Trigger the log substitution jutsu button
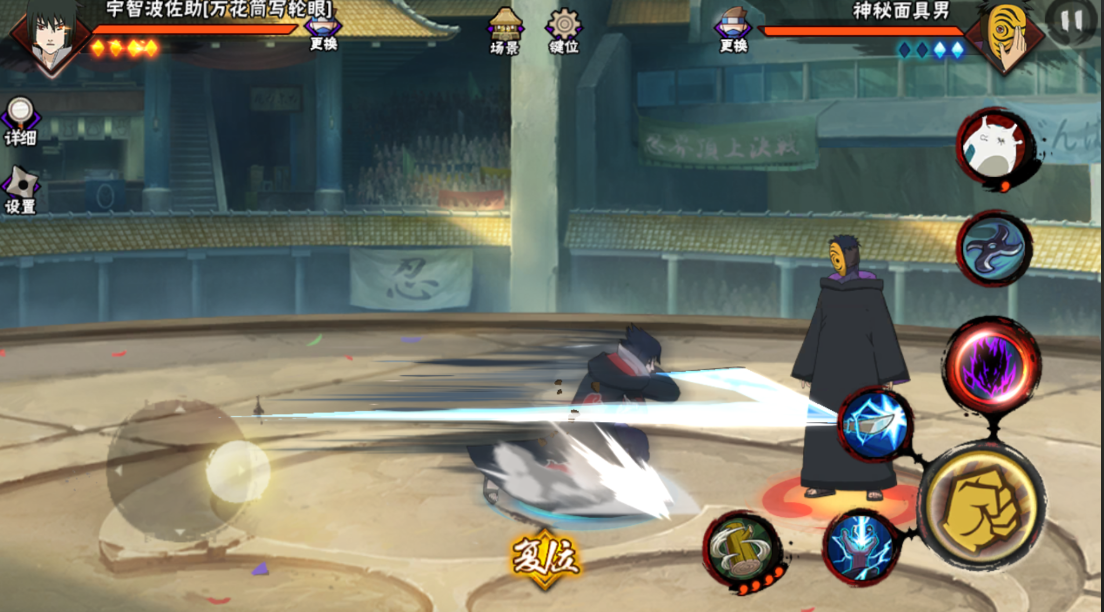Image resolution: width=1104 pixels, height=612 pixels. click(x=742, y=549)
